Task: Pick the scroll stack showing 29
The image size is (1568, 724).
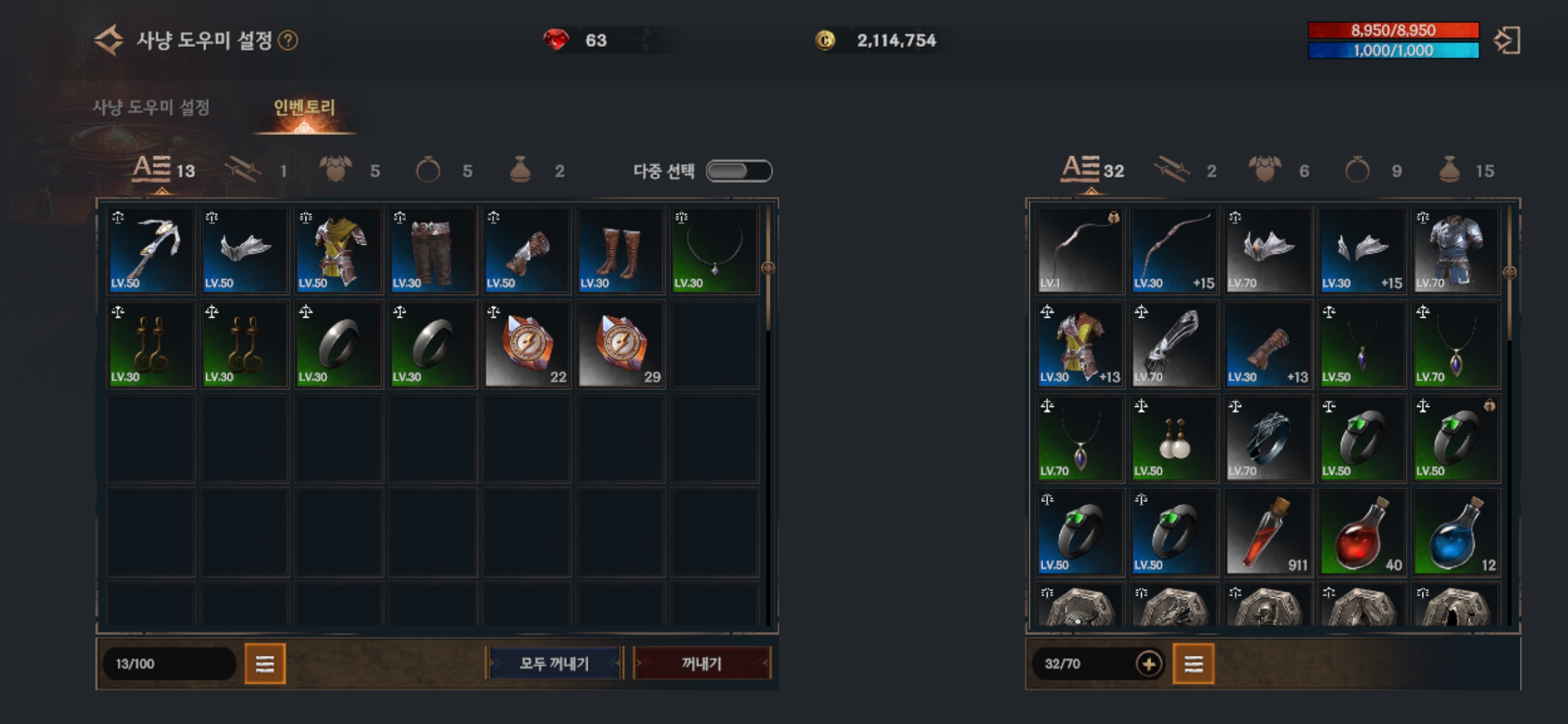Action: pos(620,344)
